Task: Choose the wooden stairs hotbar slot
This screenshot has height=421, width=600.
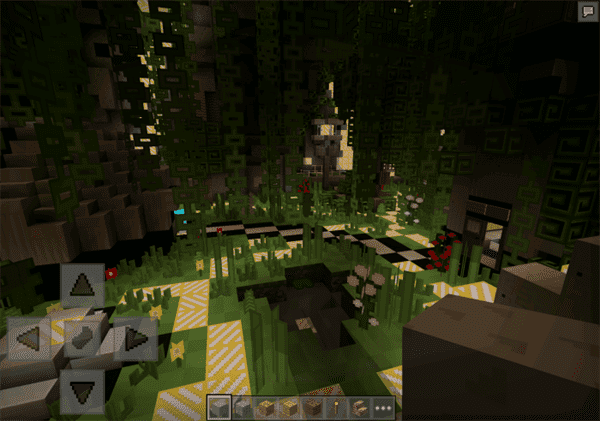Action: pyautogui.click(x=360, y=408)
